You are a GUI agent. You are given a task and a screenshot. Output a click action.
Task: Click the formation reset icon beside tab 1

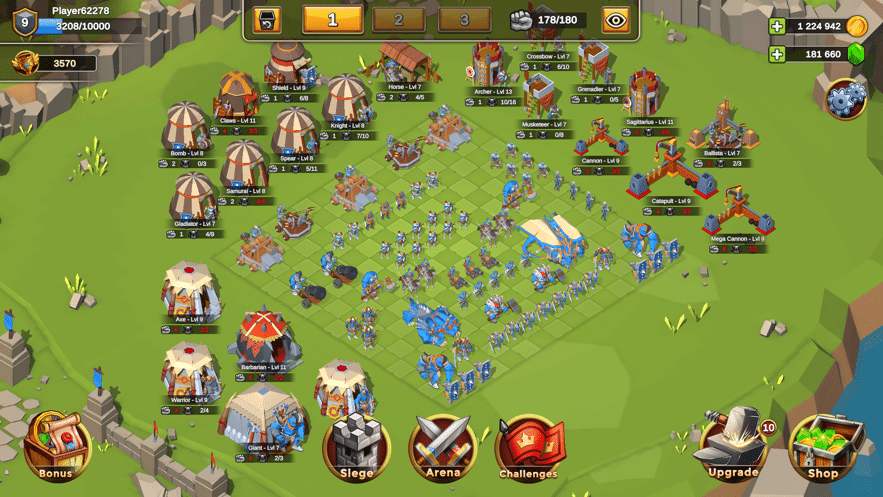[266, 19]
